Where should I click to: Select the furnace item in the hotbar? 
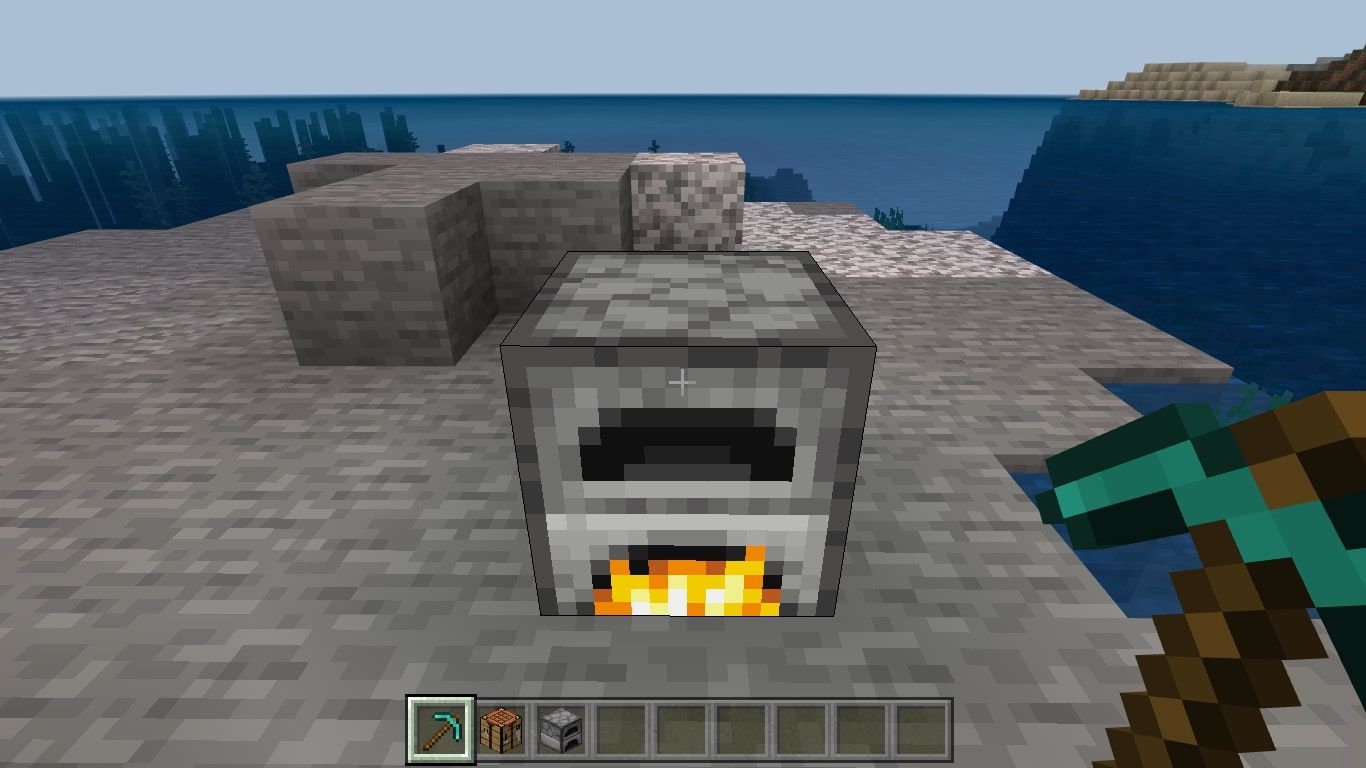pyautogui.click(x=561, y=731)
